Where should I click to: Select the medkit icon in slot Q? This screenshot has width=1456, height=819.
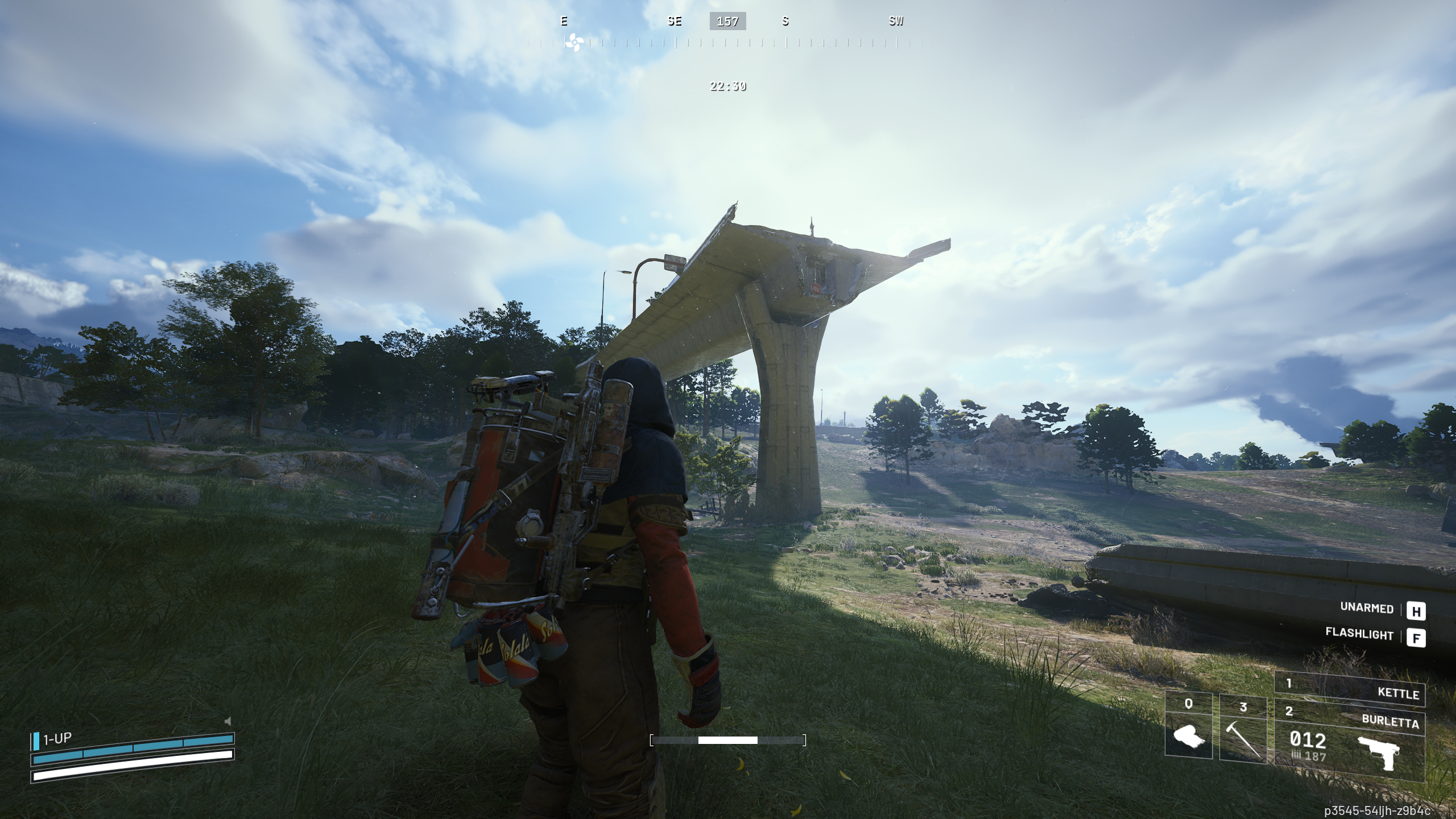coord(1188,737)
